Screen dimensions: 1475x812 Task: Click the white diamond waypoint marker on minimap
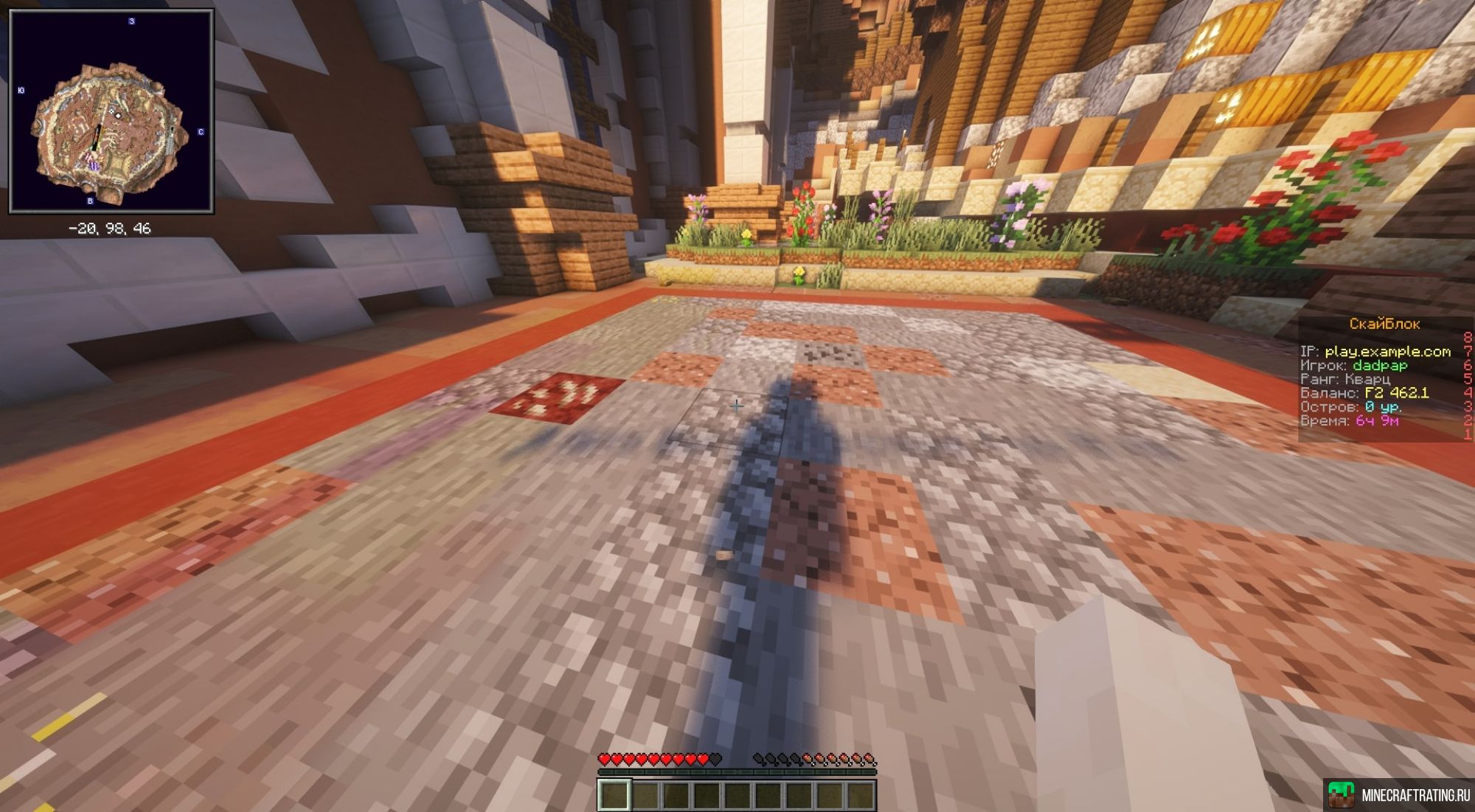[118, 115]
